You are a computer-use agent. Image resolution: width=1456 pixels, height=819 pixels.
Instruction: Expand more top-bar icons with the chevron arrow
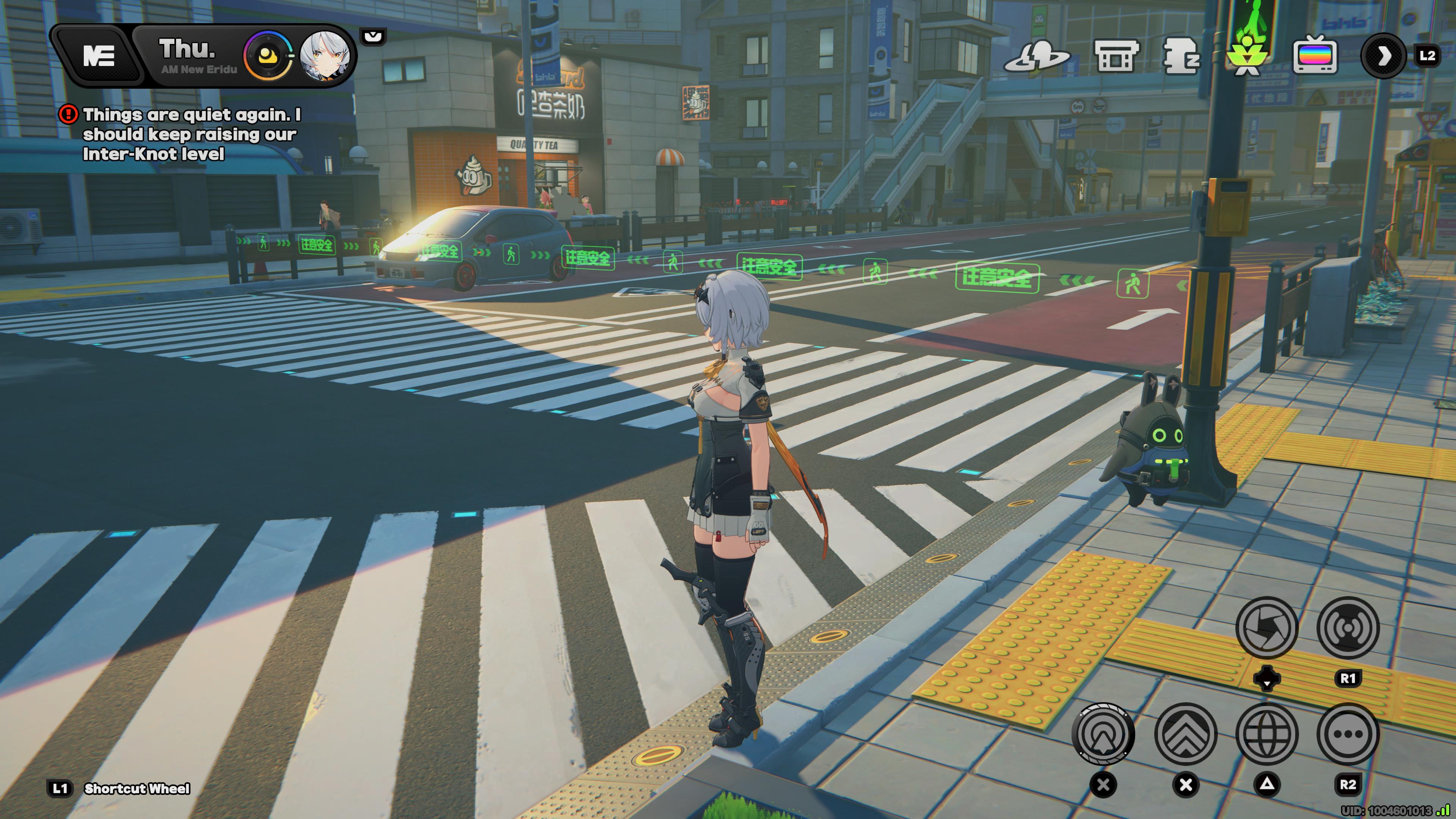click(x=1383, y=56)
